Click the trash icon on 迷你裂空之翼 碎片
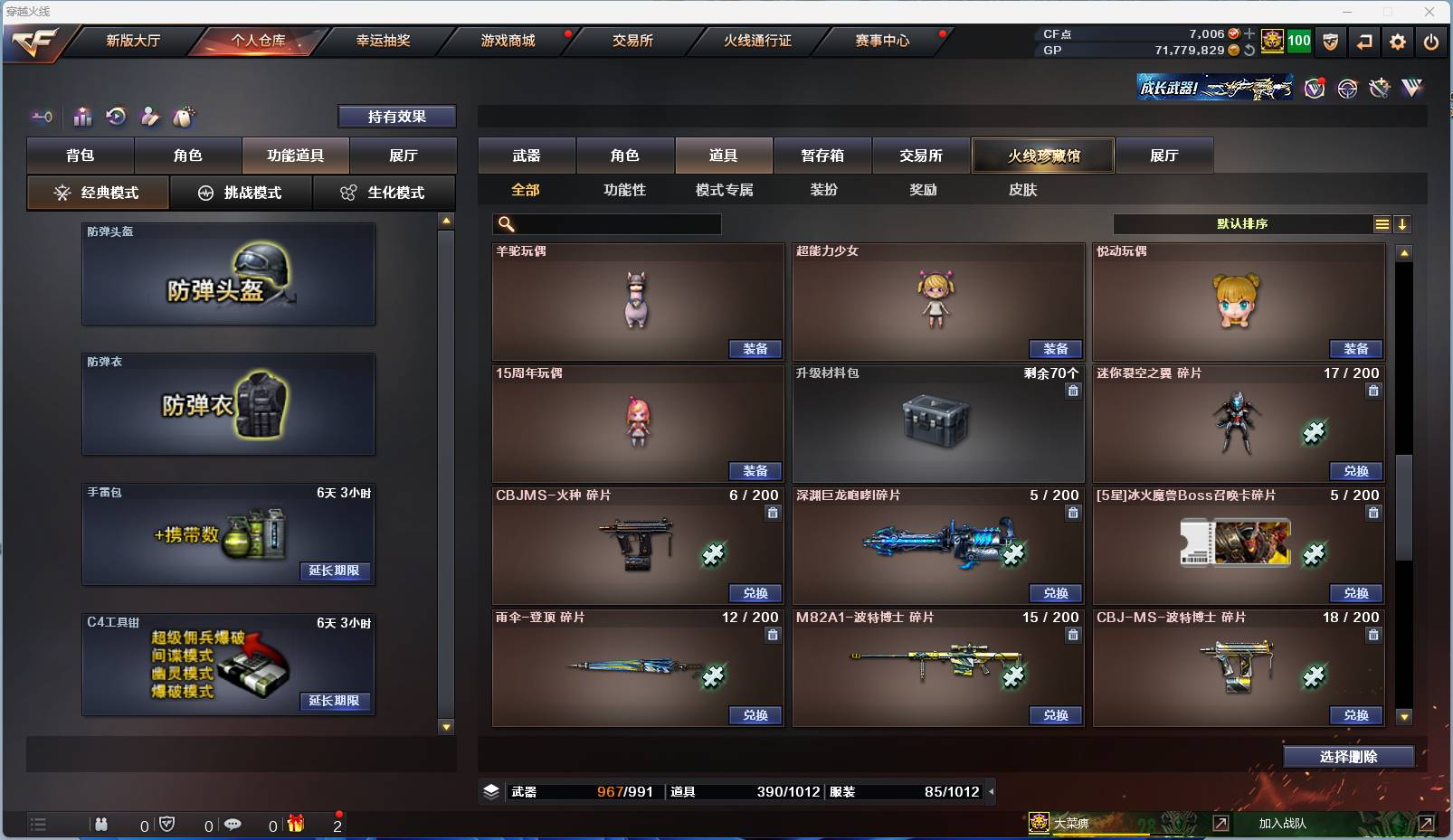The height and width of the screenshot is (840, 1453). (1372, 391)
